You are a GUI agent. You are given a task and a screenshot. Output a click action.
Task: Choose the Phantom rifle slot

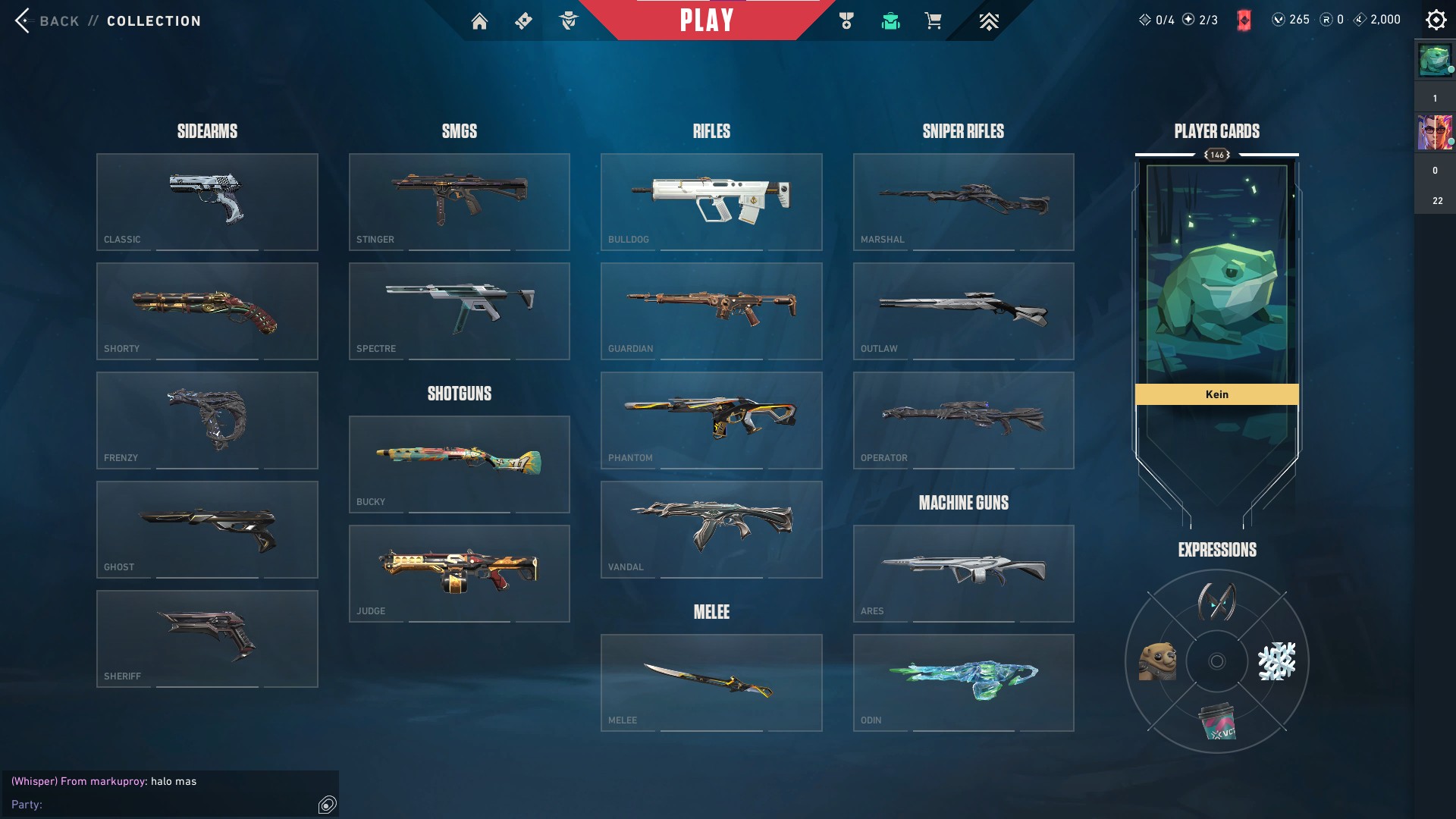711,420
